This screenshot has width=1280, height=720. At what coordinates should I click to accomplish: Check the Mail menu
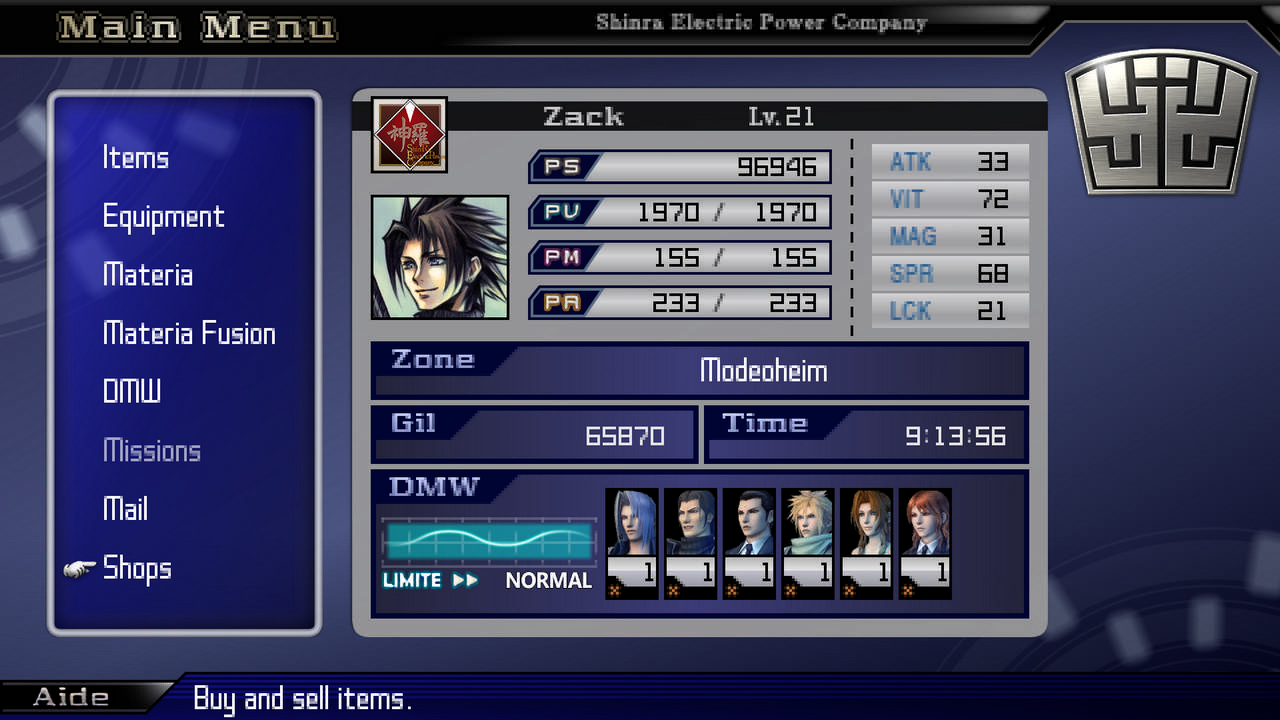tap(125, 509)
